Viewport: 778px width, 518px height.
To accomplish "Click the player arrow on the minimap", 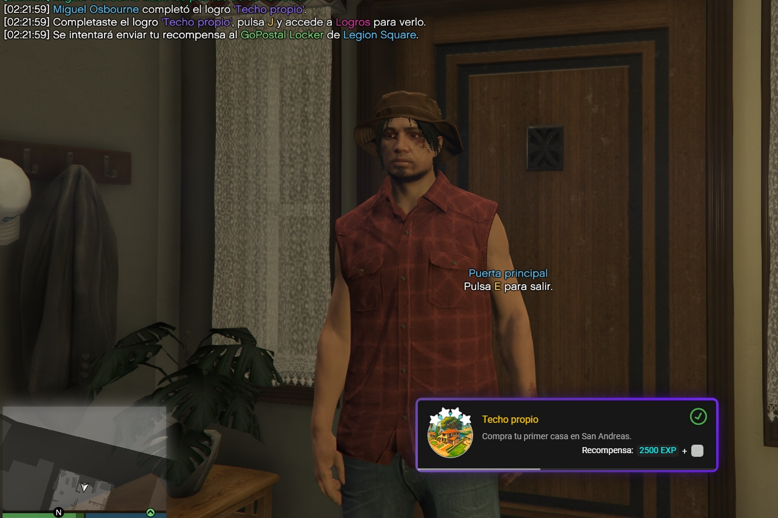I will click(x=85, y=488).
